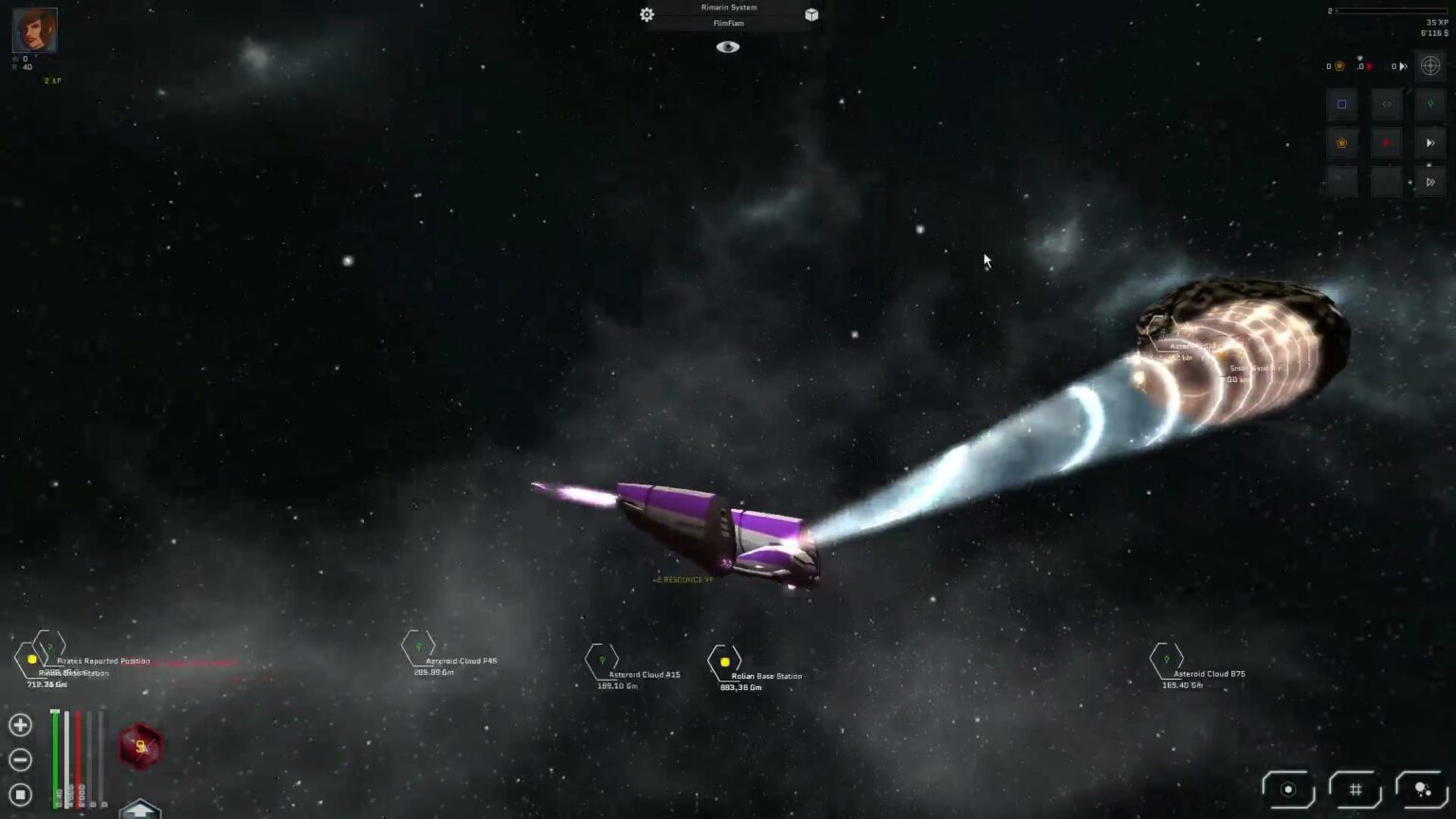Toggle the eye visibility icon
1456x819 pixels.
(x=727, y=46)
